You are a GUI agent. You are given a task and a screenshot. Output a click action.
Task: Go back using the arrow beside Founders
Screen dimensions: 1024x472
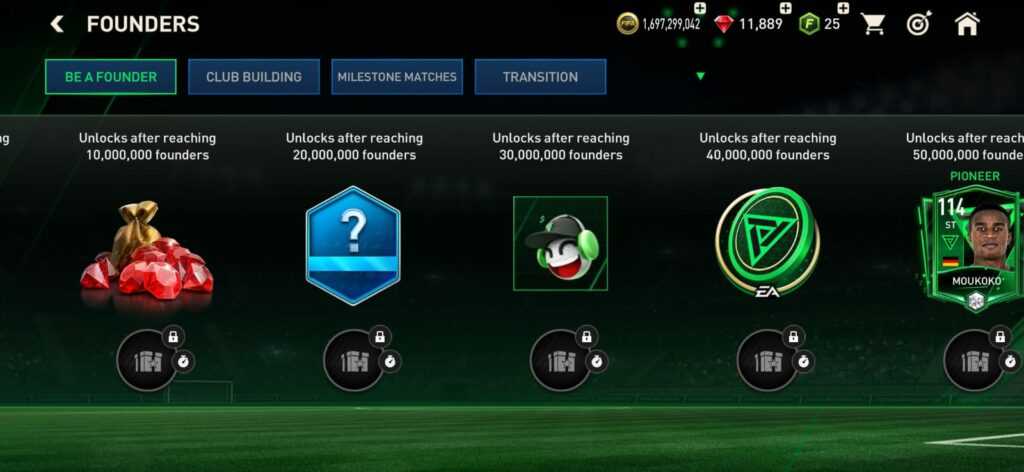(57, 24)
